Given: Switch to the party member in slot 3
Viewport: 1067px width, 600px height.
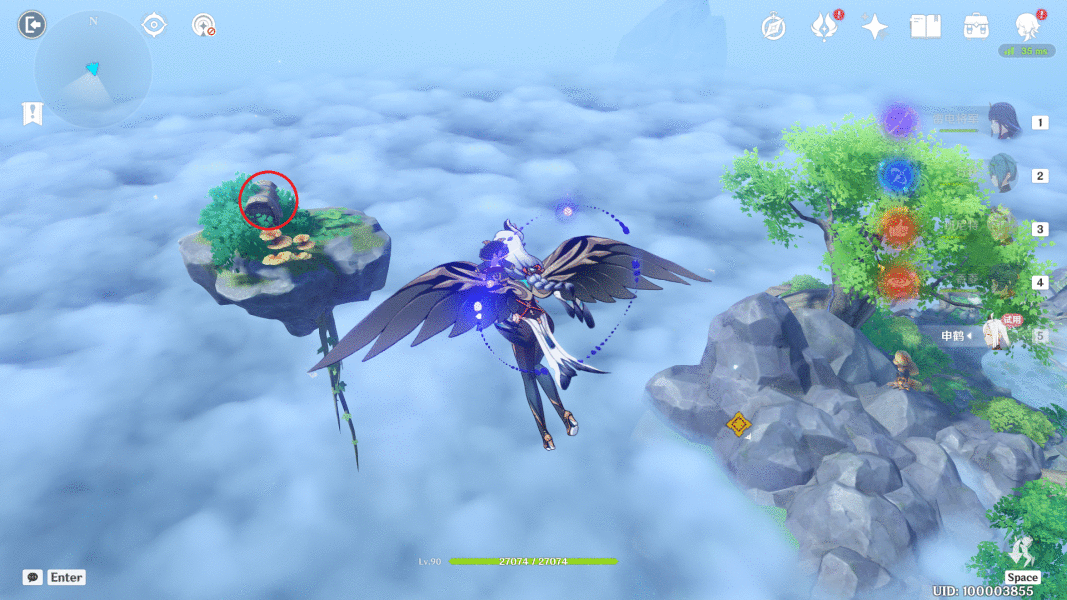Looking at the screenshot, I should pos(1001,228).
